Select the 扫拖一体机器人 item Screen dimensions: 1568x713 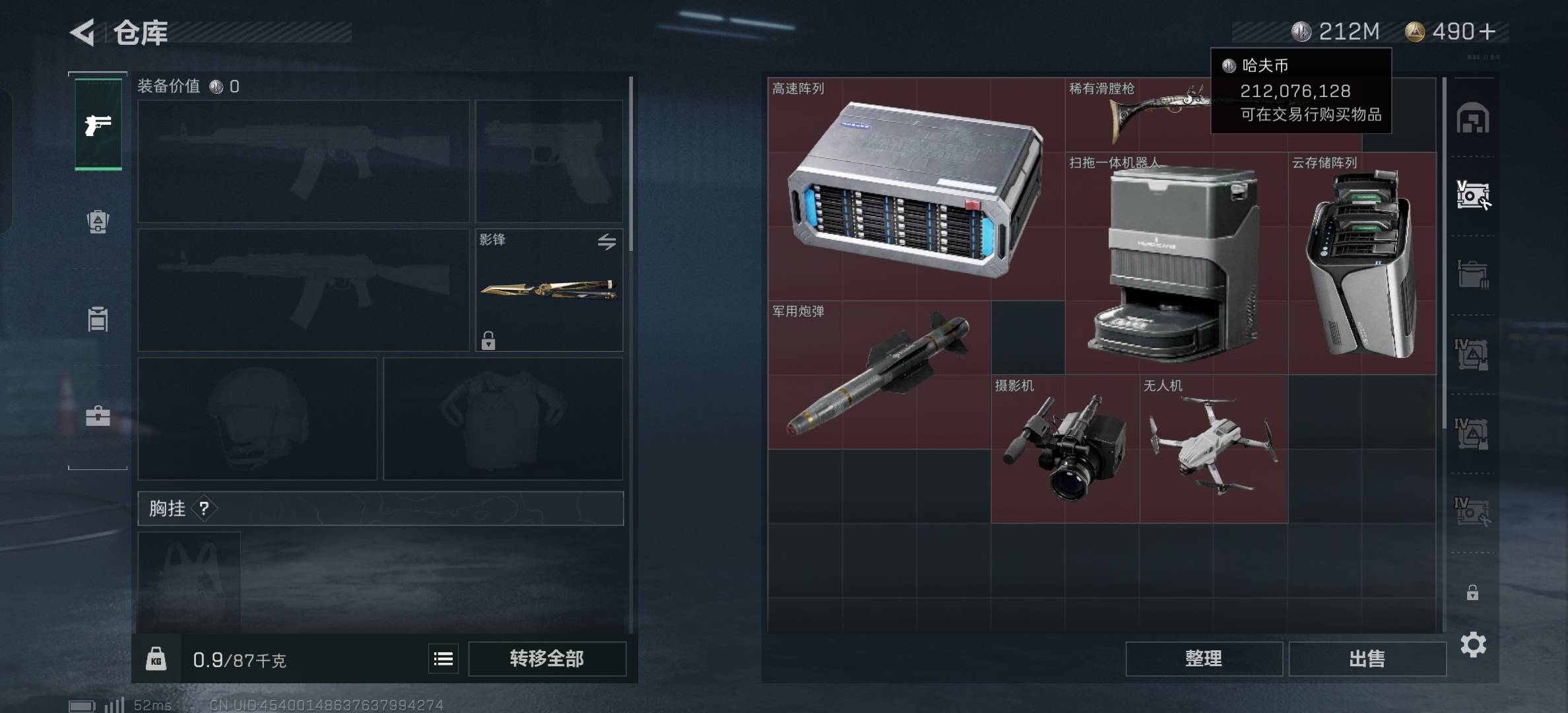pyautogui.click(x=1175, y=264)
